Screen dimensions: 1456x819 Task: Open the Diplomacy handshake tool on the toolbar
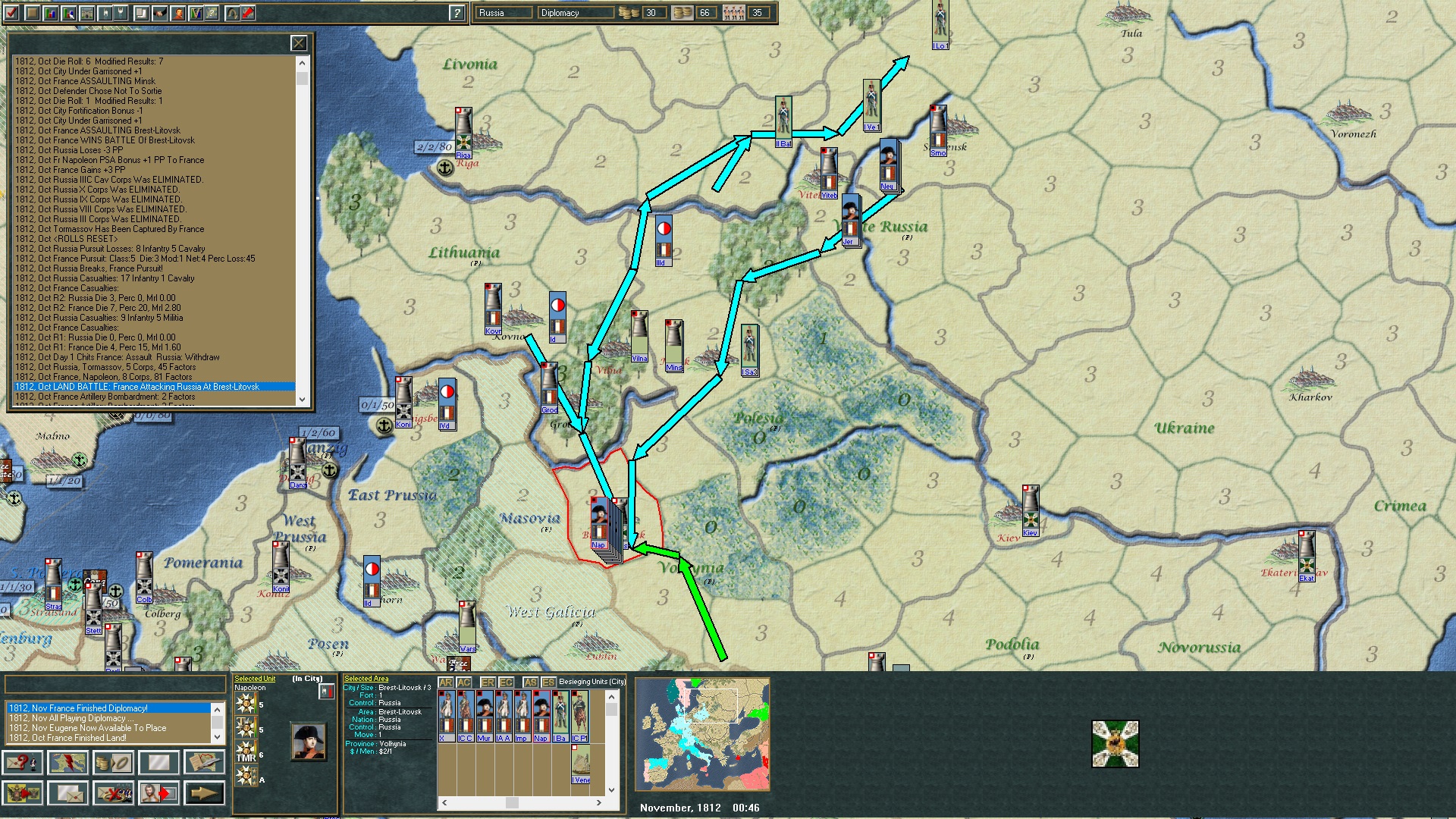(160, 12)
